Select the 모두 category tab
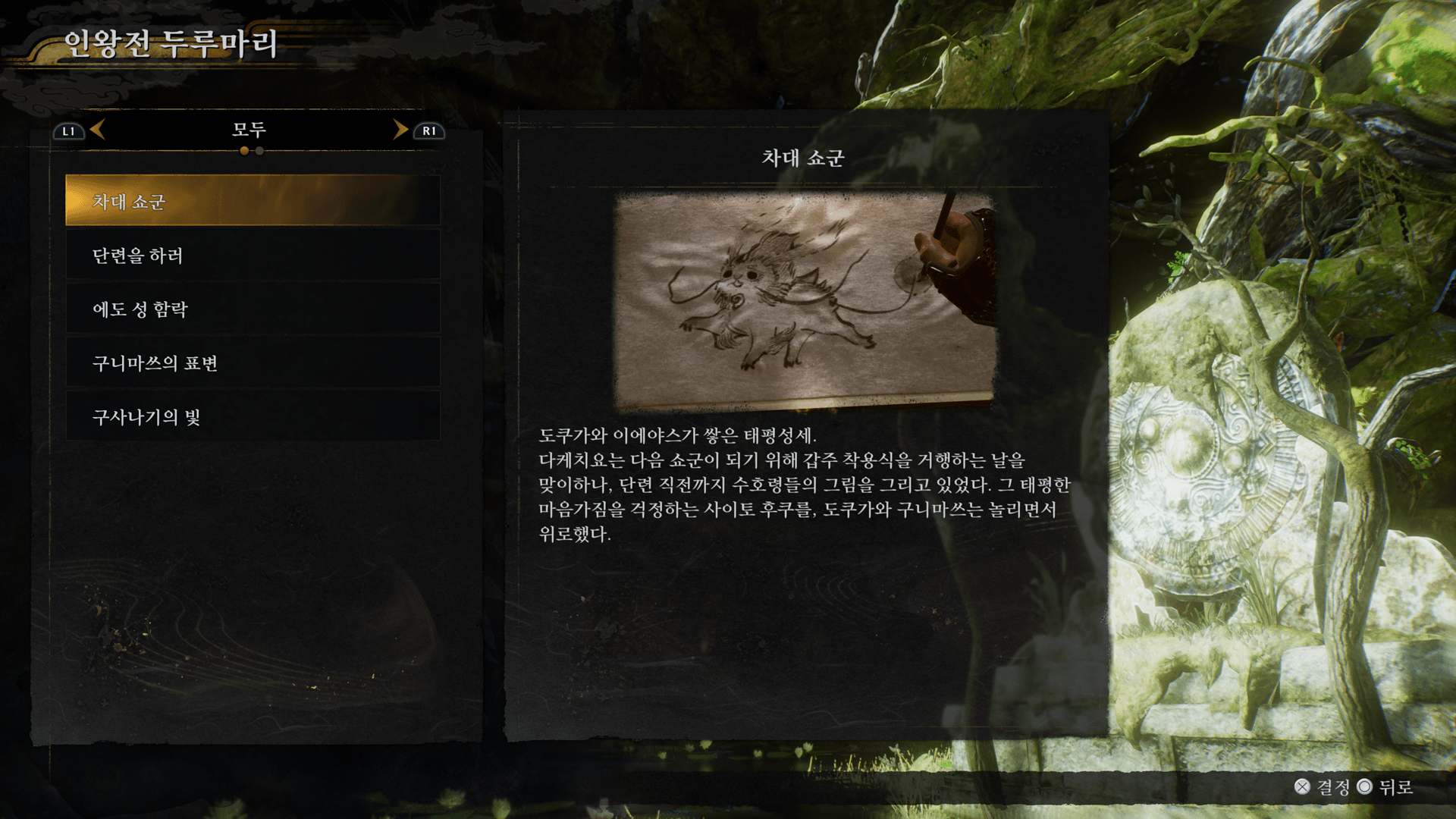The image size is (1456, 819). [249, 130]
